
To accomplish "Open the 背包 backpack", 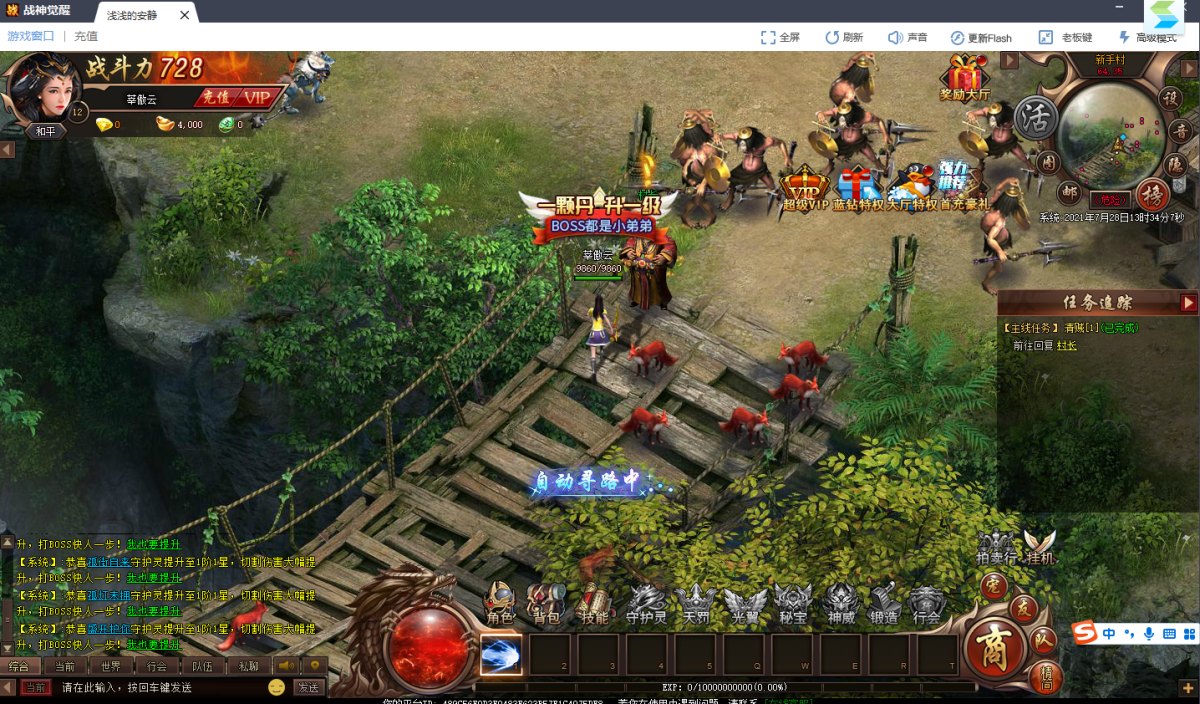I will pos(546,604).
